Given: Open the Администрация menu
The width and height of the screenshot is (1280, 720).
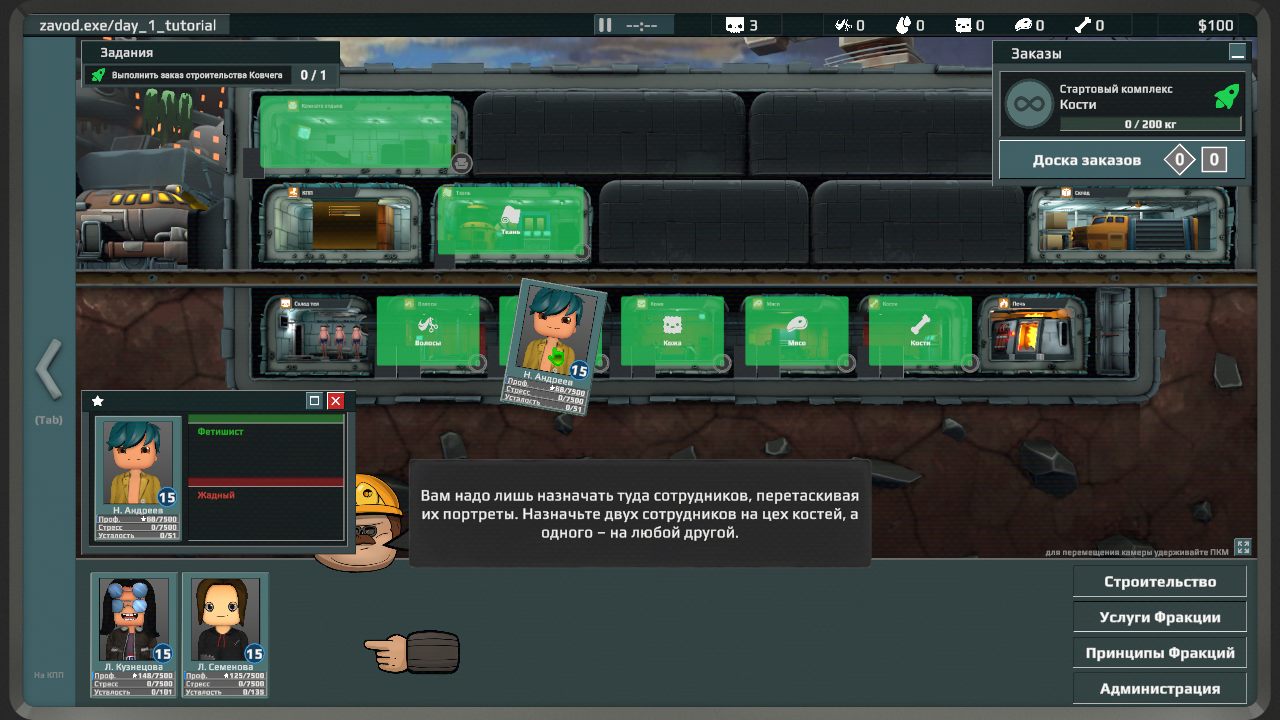Looking at the screenshot, I should pos(1160,689).
